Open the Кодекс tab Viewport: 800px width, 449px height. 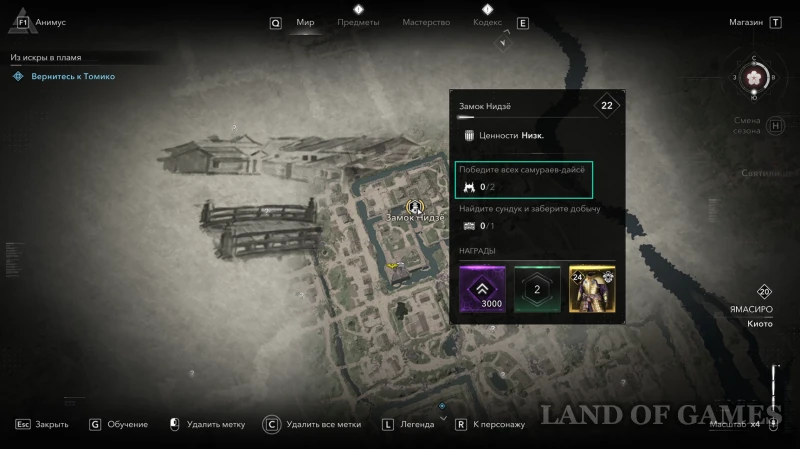(x=487, y=22)
